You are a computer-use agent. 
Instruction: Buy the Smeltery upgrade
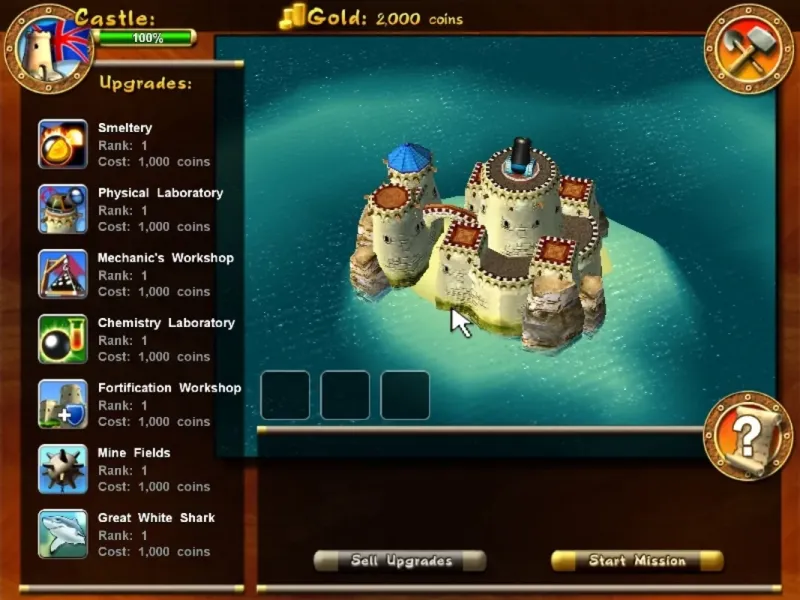[63, 144]
